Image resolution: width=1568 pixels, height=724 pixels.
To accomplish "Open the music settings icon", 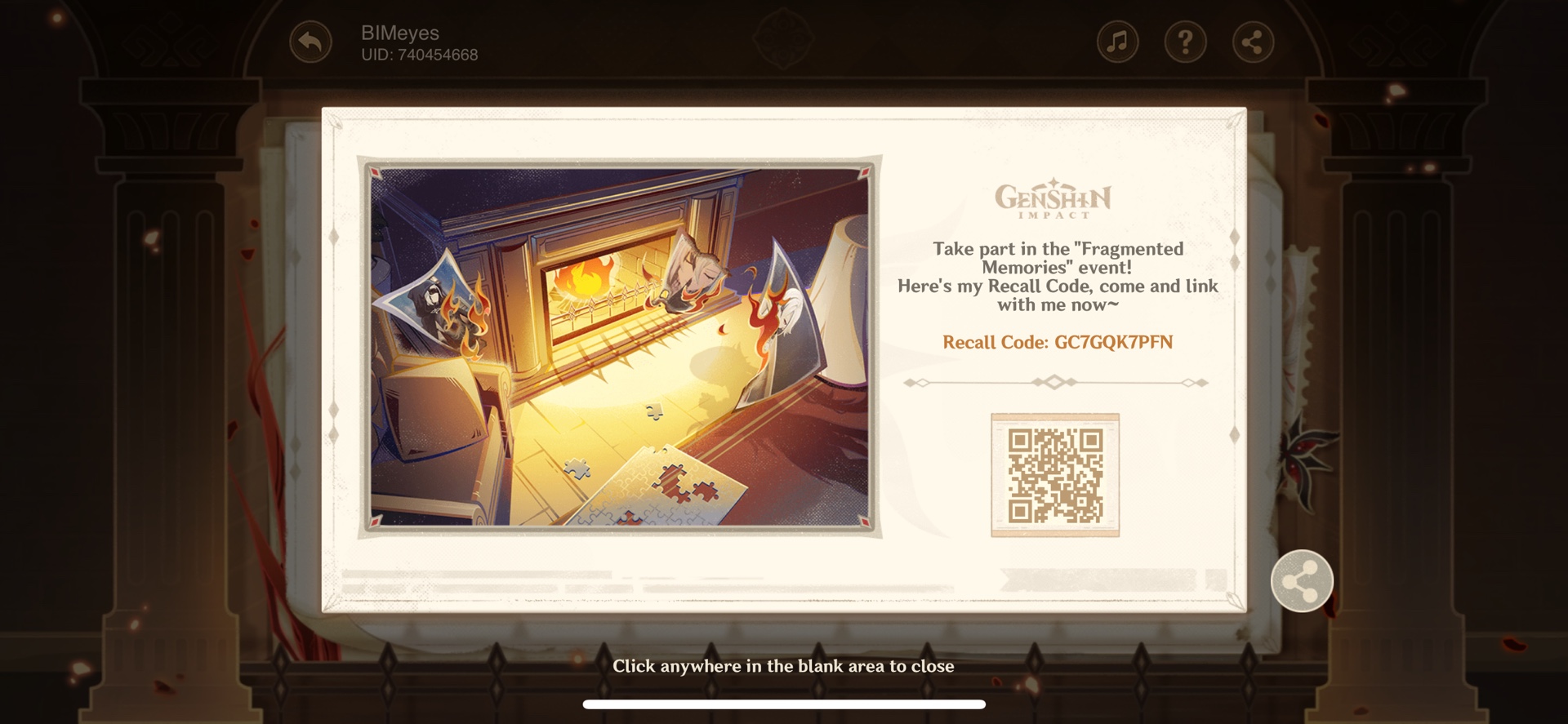I will [1117, 41].
